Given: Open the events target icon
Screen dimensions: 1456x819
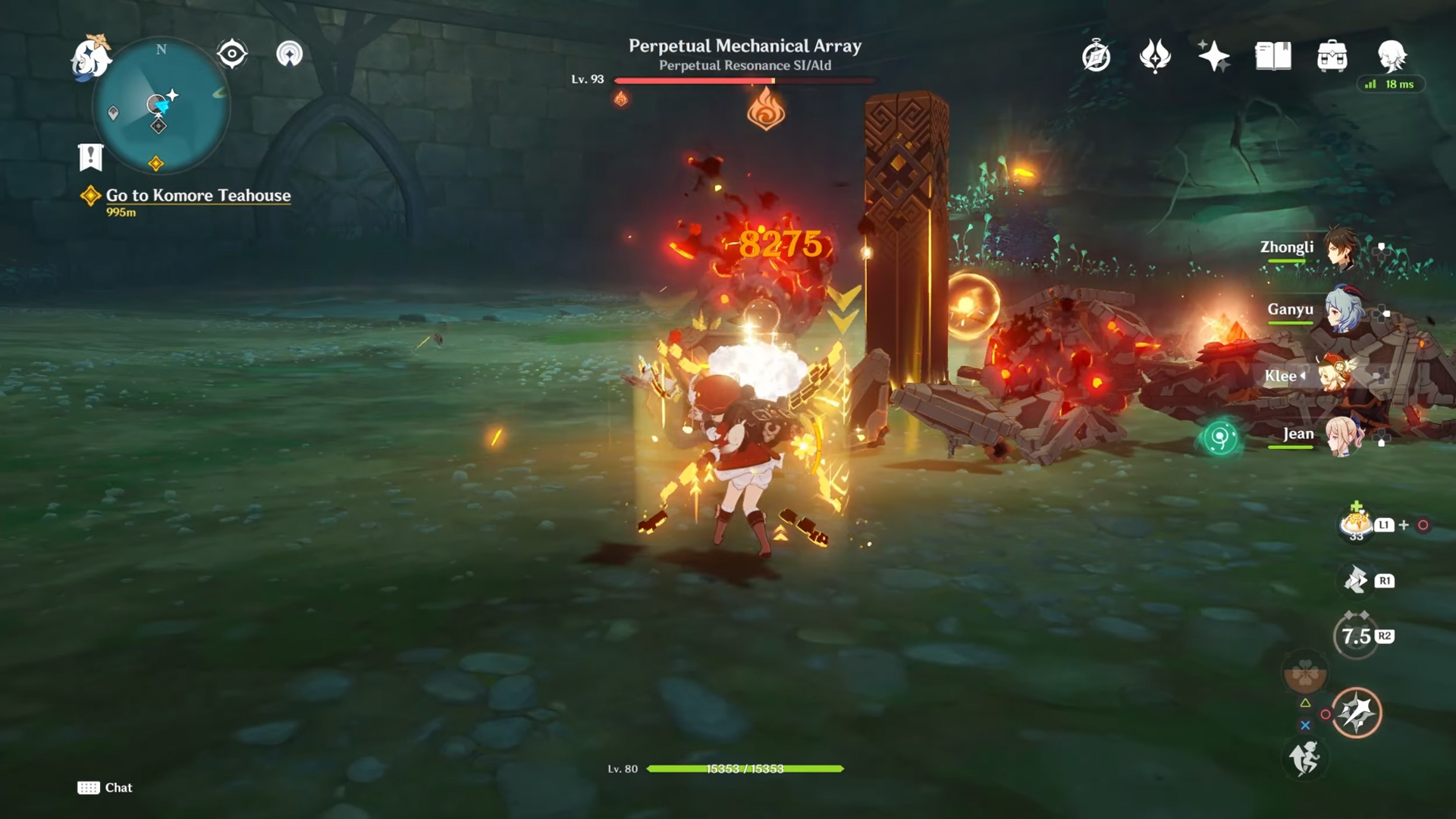Looking at the screenshot, I should pos(231,54).
